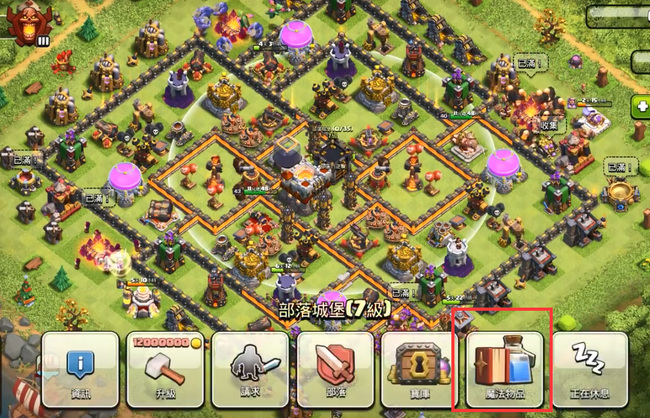The height and width of the screenshot is (418, 650).
Task: Click the green plus add button
Action: coord(640,106)
